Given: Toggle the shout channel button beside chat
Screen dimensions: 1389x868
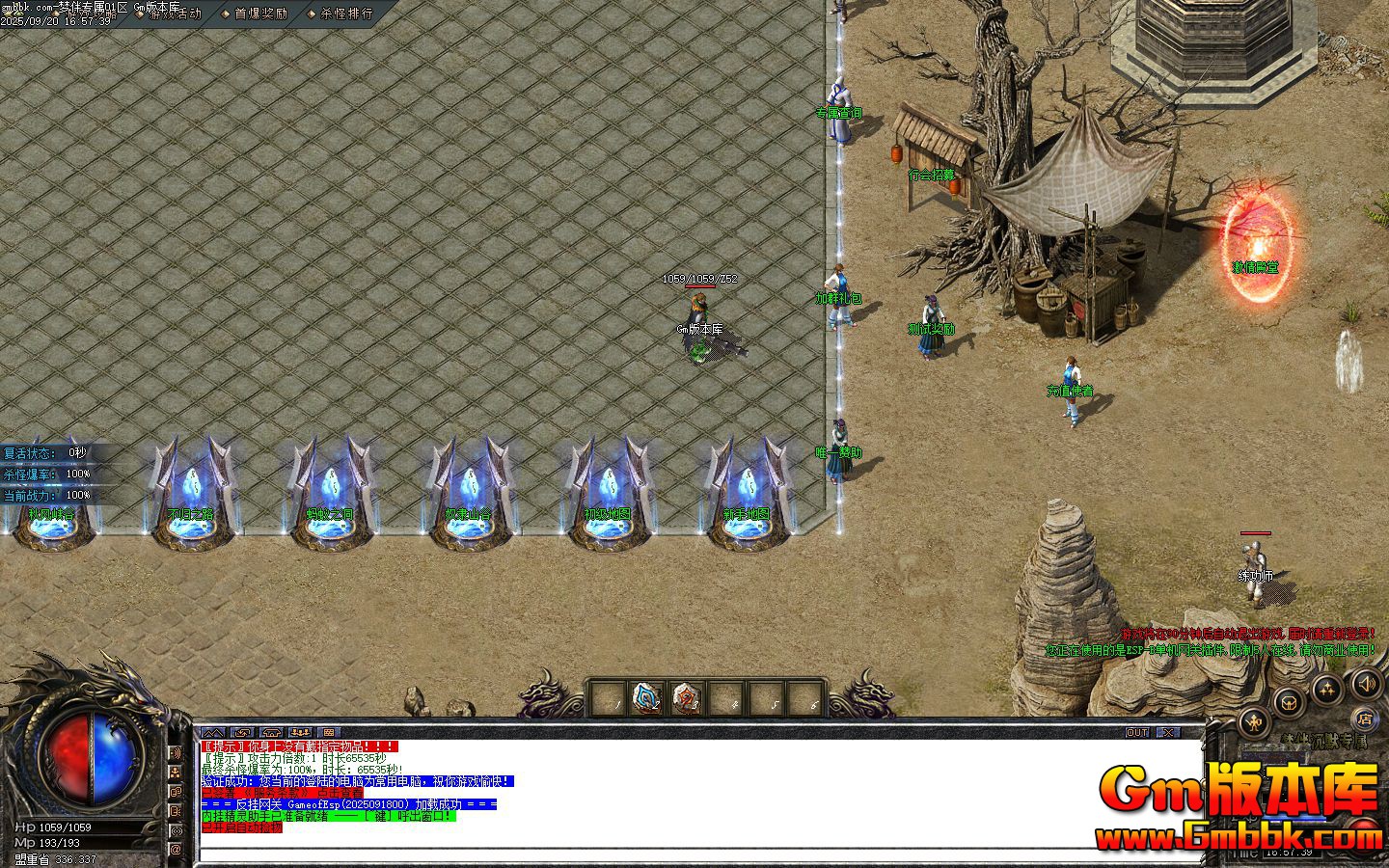Looking at the screenshot, I should (176, 752).
